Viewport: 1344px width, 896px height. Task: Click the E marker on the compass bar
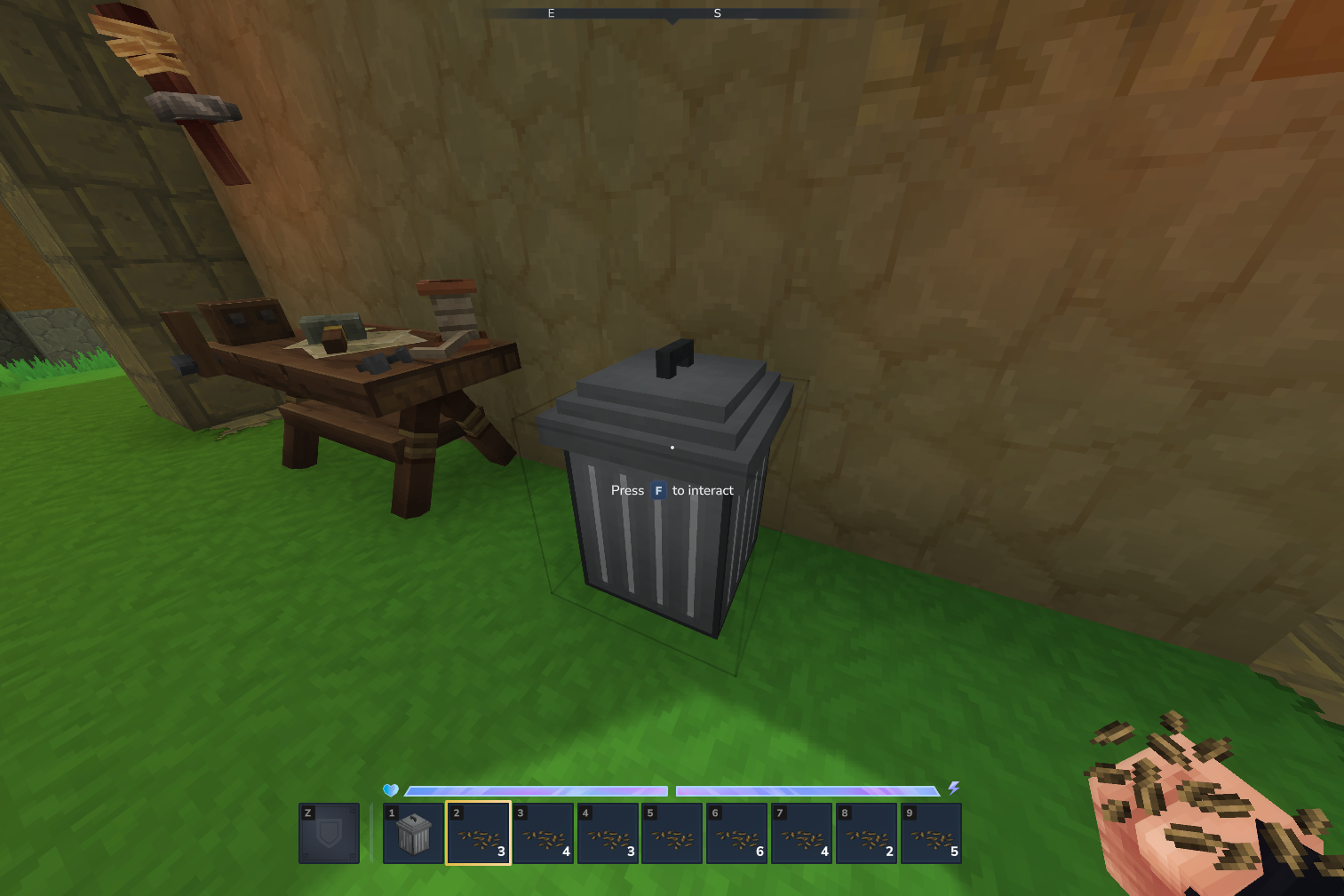[x=551, y=13]
